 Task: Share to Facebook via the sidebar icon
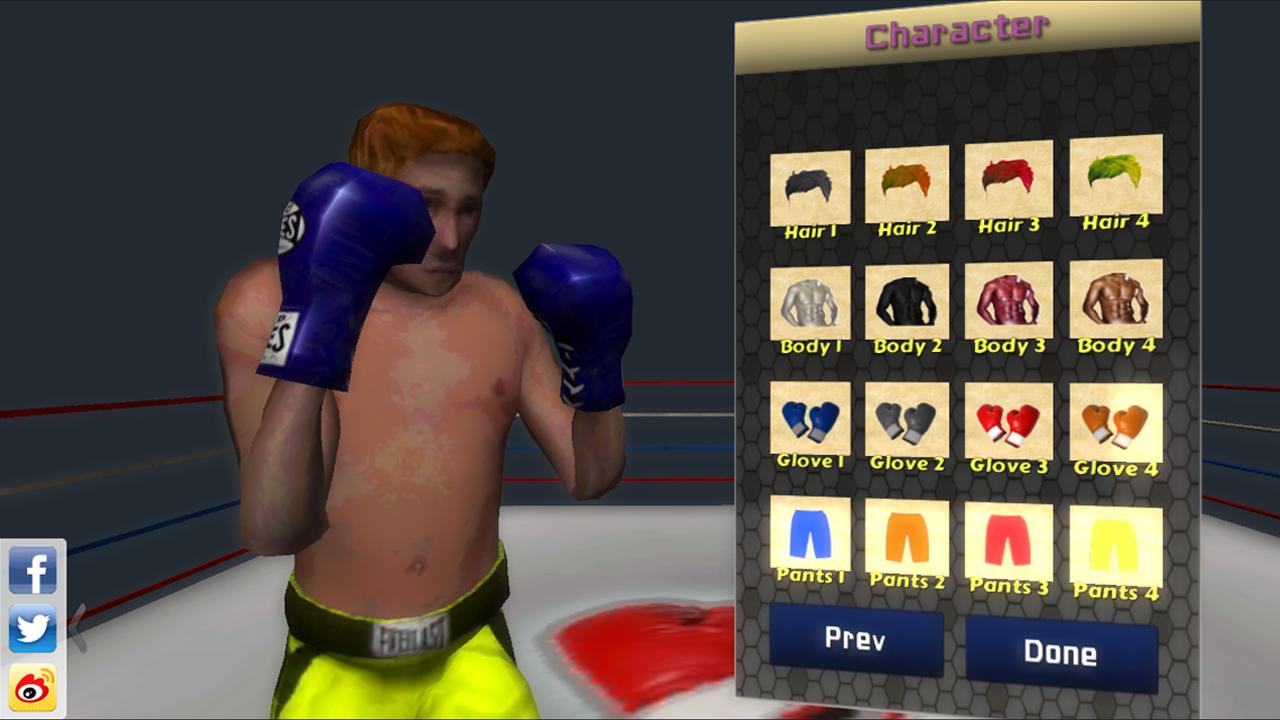click(x=34, y=572)
